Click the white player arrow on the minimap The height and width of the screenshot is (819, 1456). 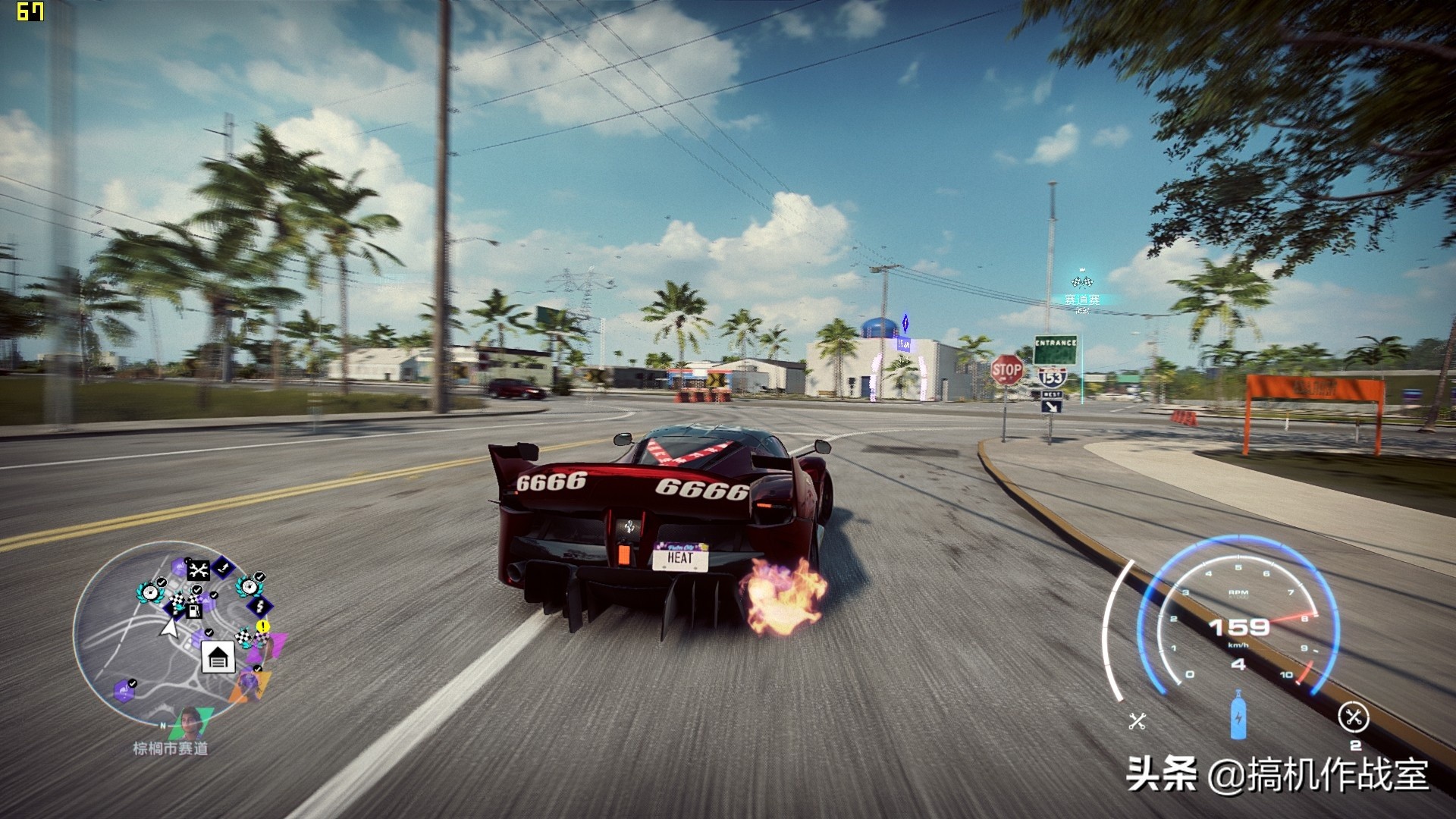point(170,628)
